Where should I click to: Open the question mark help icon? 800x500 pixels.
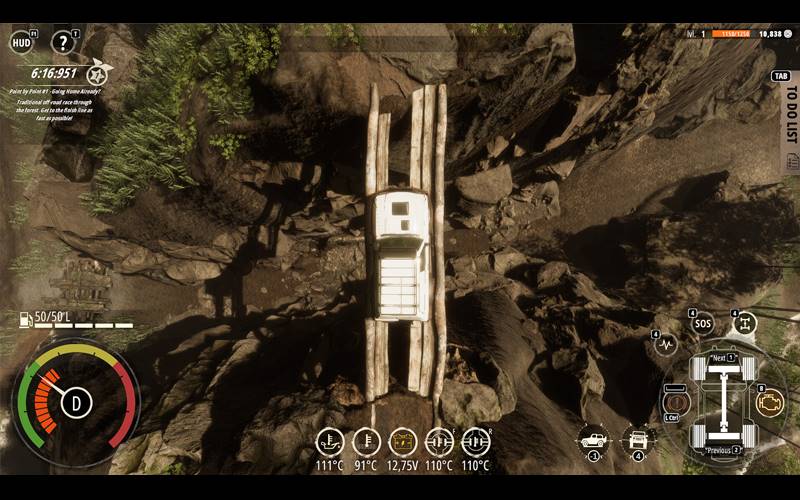click(63, 42)
